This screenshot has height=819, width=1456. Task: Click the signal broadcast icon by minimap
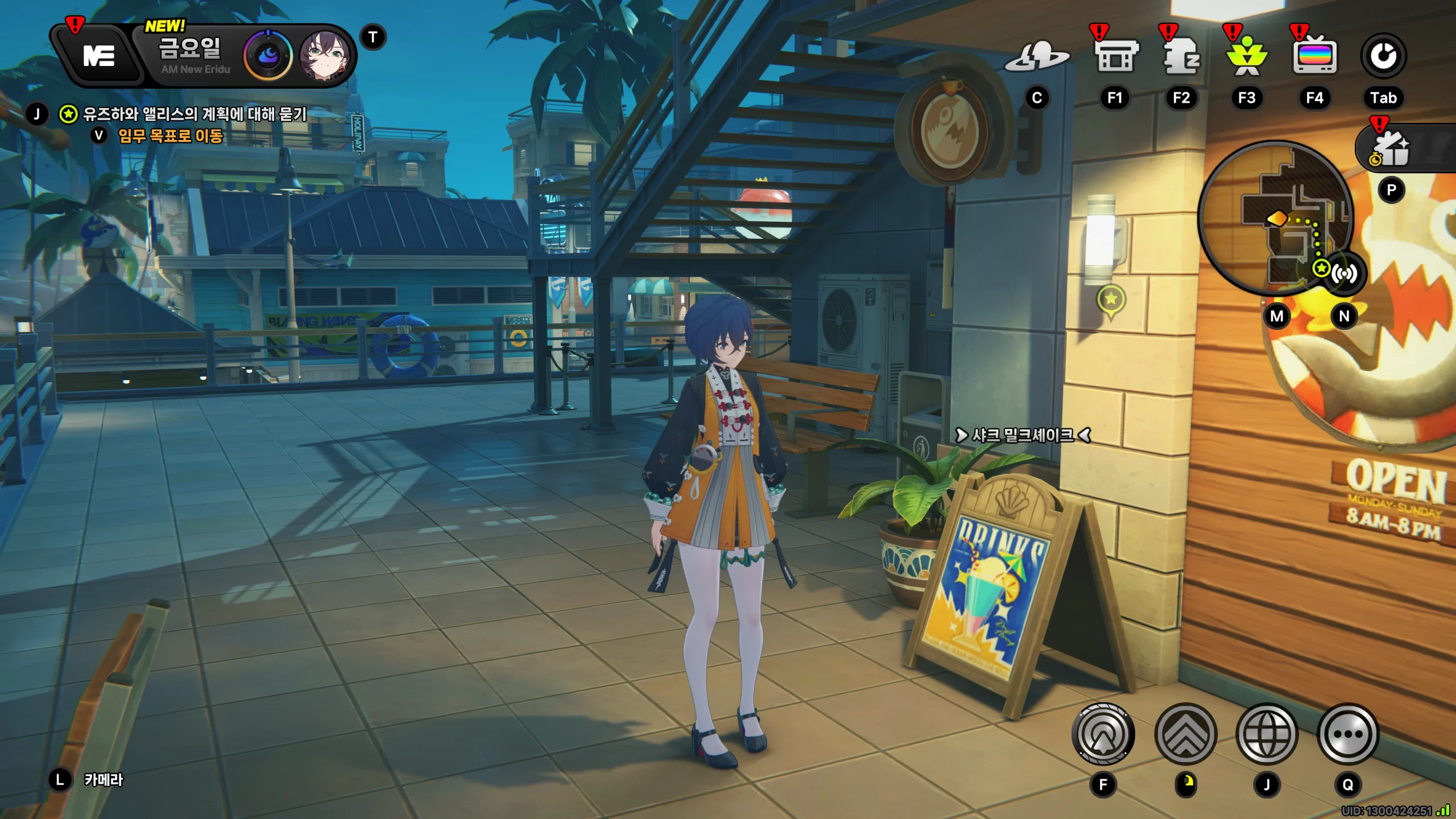tap(1345, 274)
